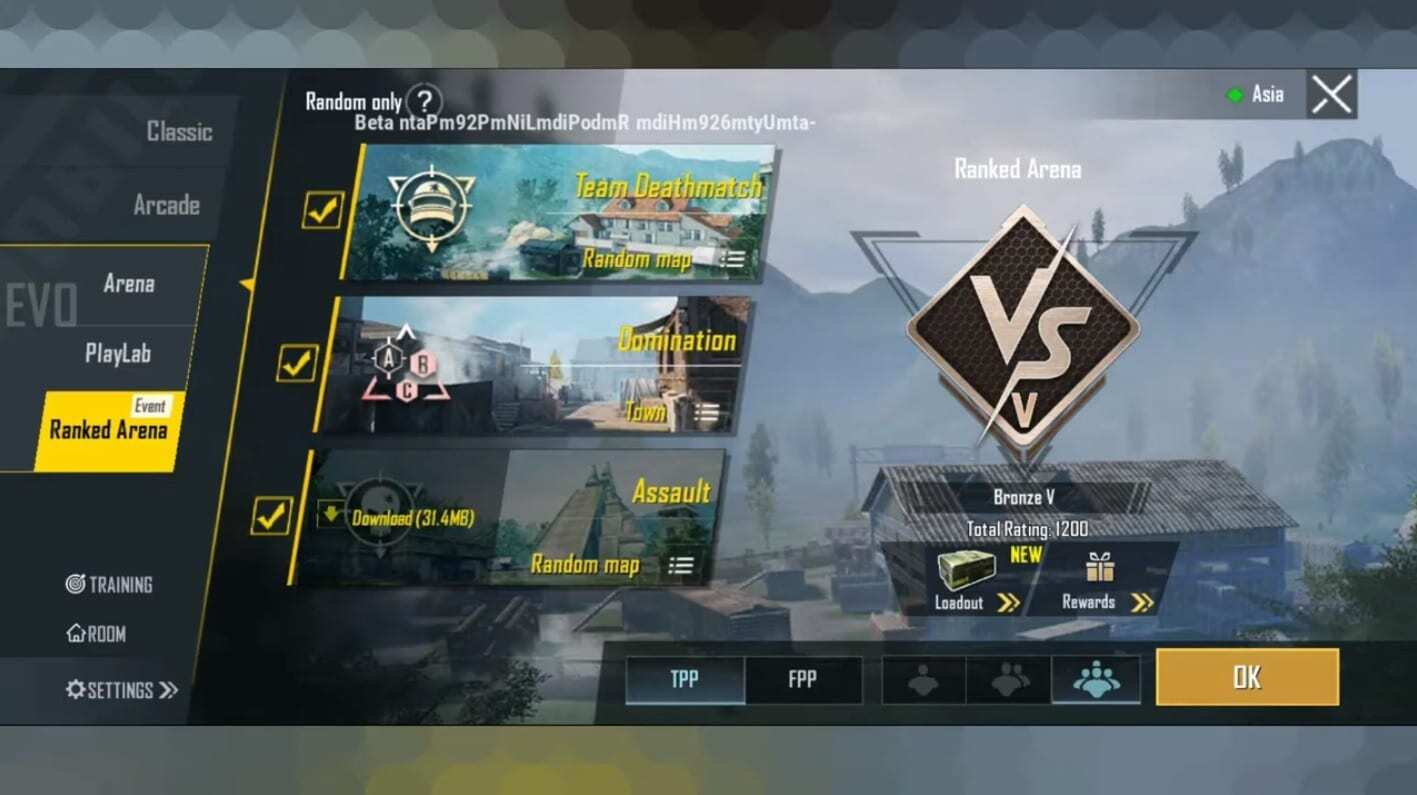The height and width of the screenshot is (795, 1417).
Task: Open the Loadout menu
Action: point(977,581)
